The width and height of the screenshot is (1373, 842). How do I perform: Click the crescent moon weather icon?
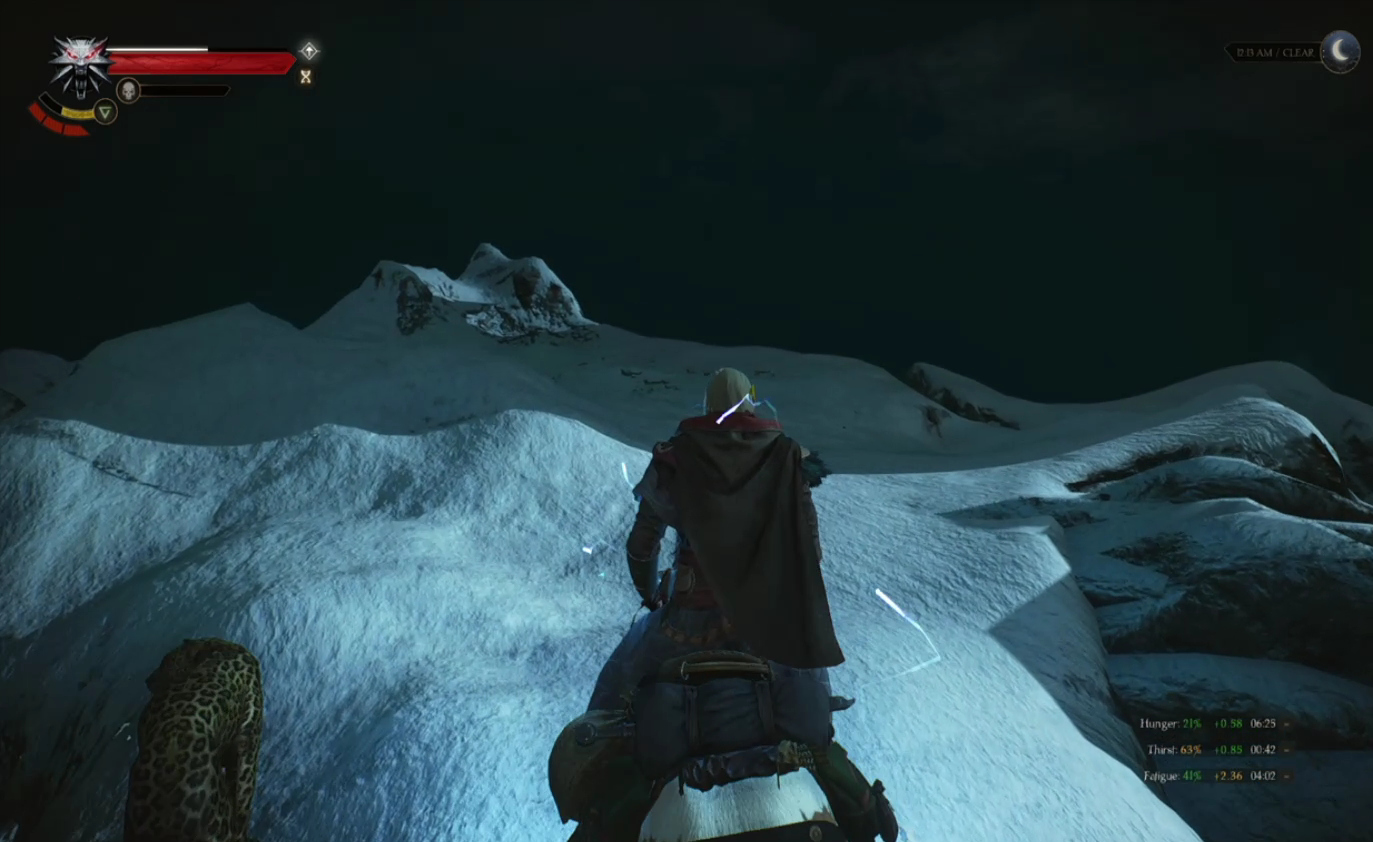click(1340, 51)
